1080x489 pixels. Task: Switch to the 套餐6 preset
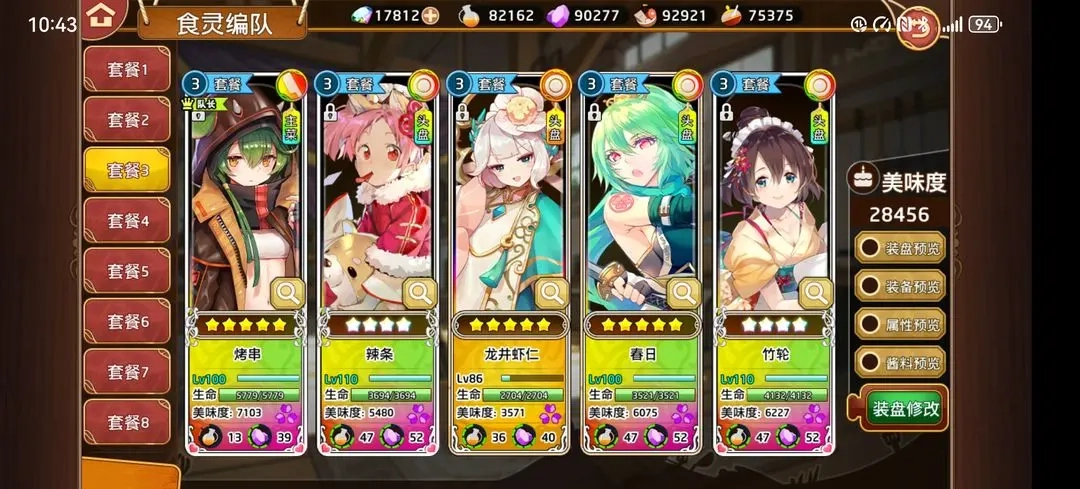point(127,321)
